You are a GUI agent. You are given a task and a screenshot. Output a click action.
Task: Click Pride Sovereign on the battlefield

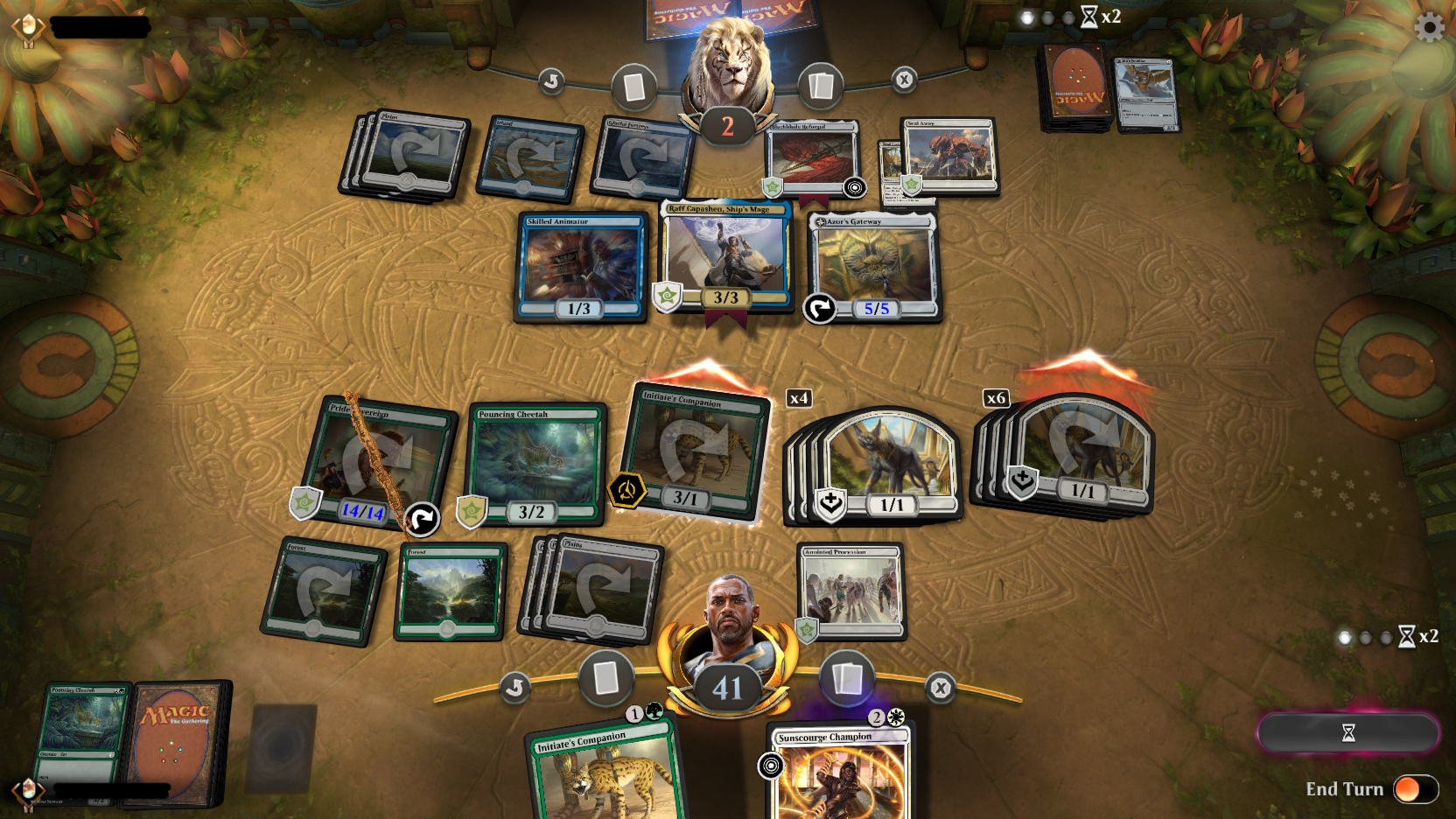pos(376,459)
